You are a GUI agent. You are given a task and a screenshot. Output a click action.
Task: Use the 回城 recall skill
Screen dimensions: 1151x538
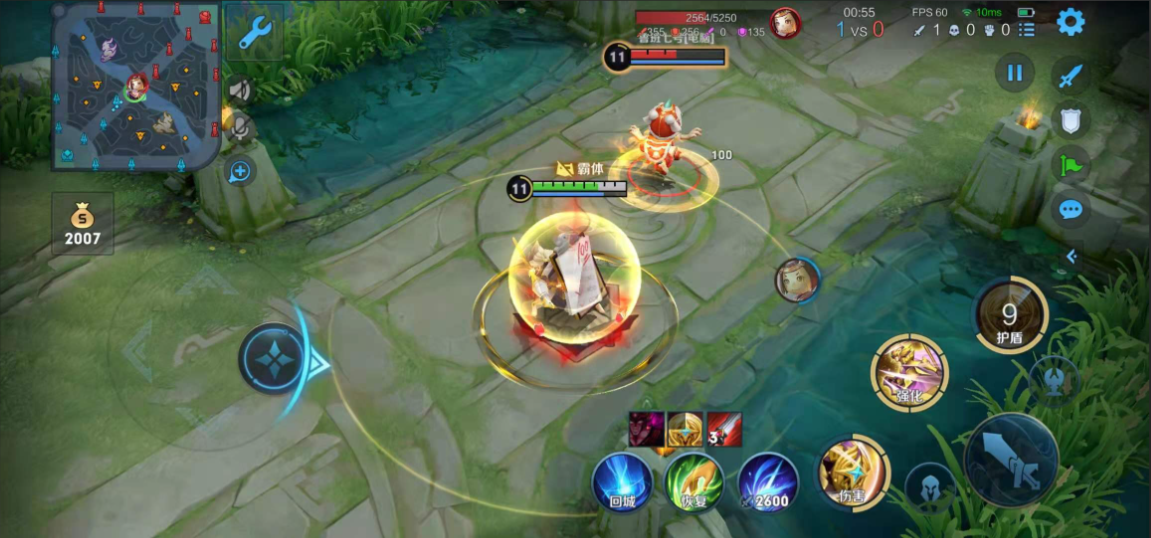click(x=622, y=482)
